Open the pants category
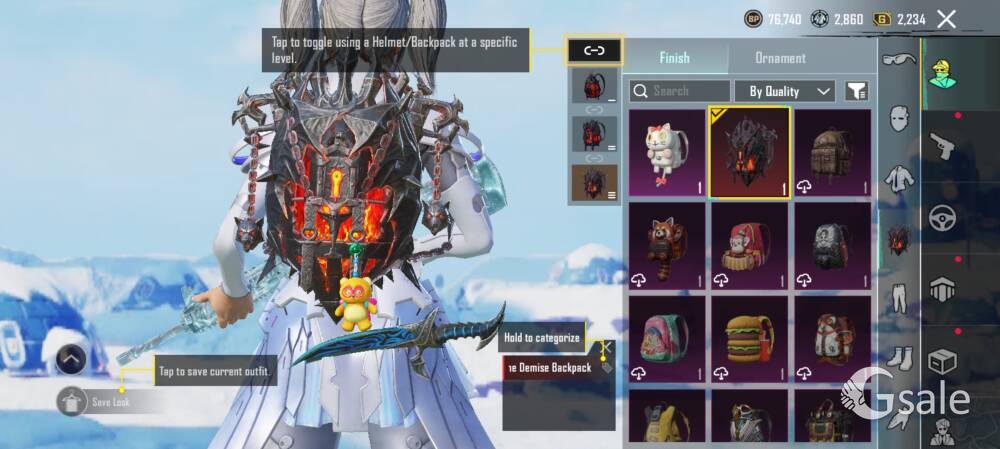Screen dimensions: 1000x449 899,297
